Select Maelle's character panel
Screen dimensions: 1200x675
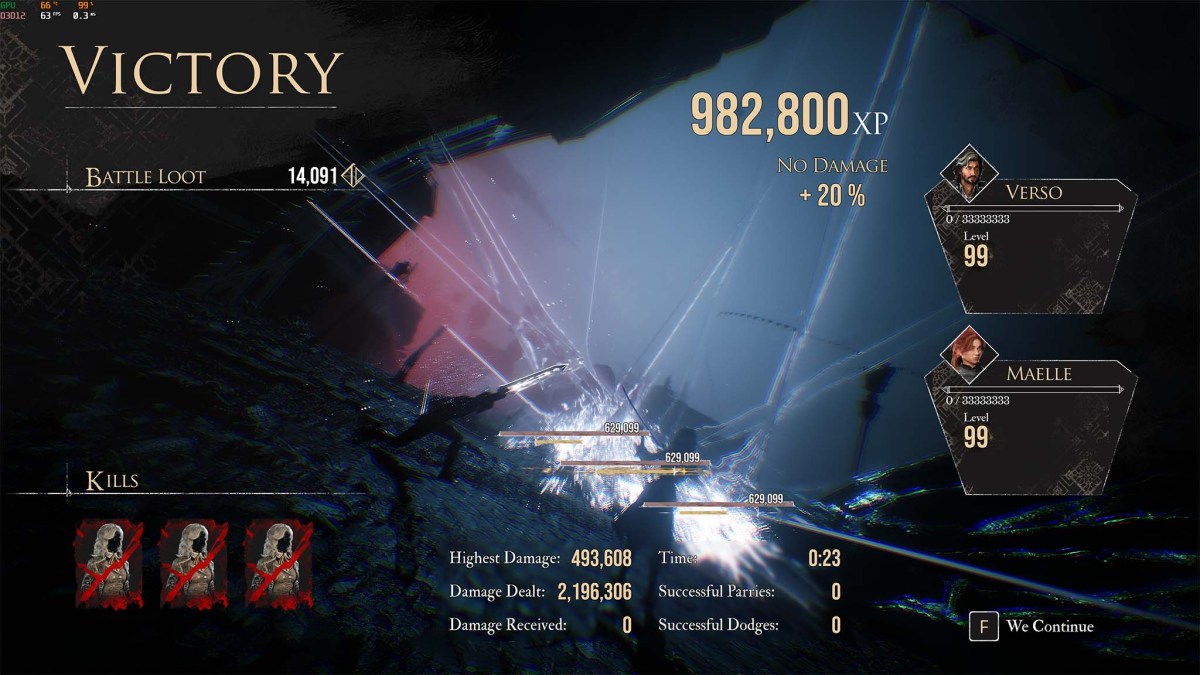1034,427
